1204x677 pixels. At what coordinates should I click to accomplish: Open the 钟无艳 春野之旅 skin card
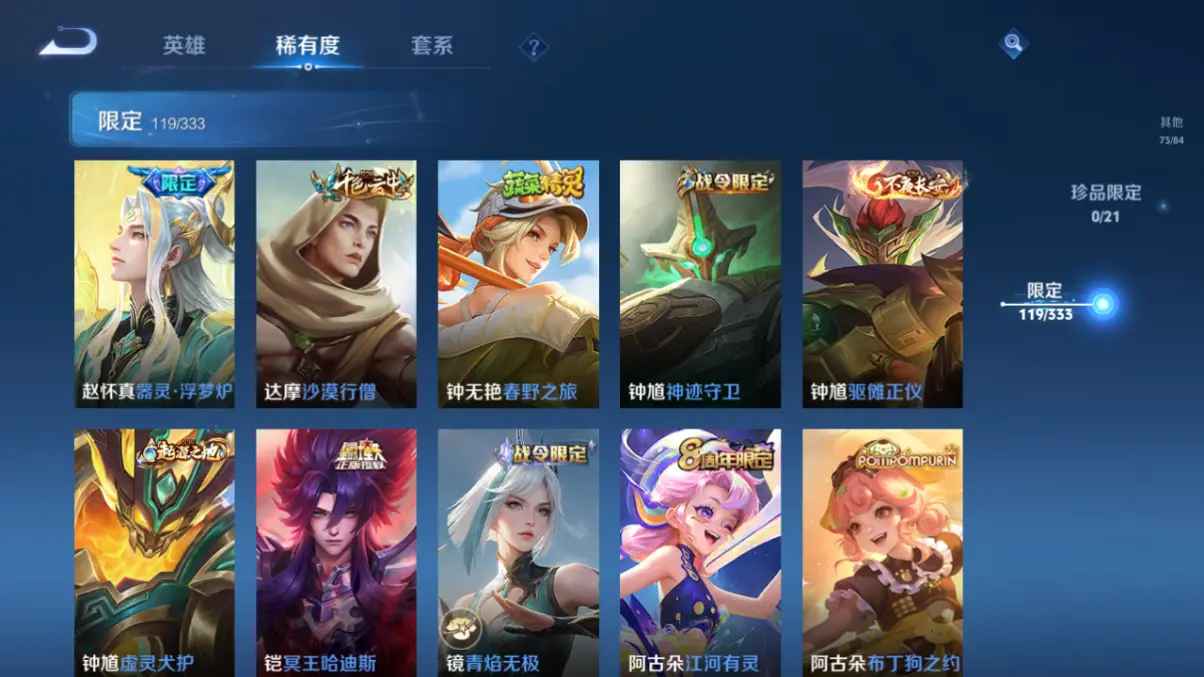pos(518,284)
